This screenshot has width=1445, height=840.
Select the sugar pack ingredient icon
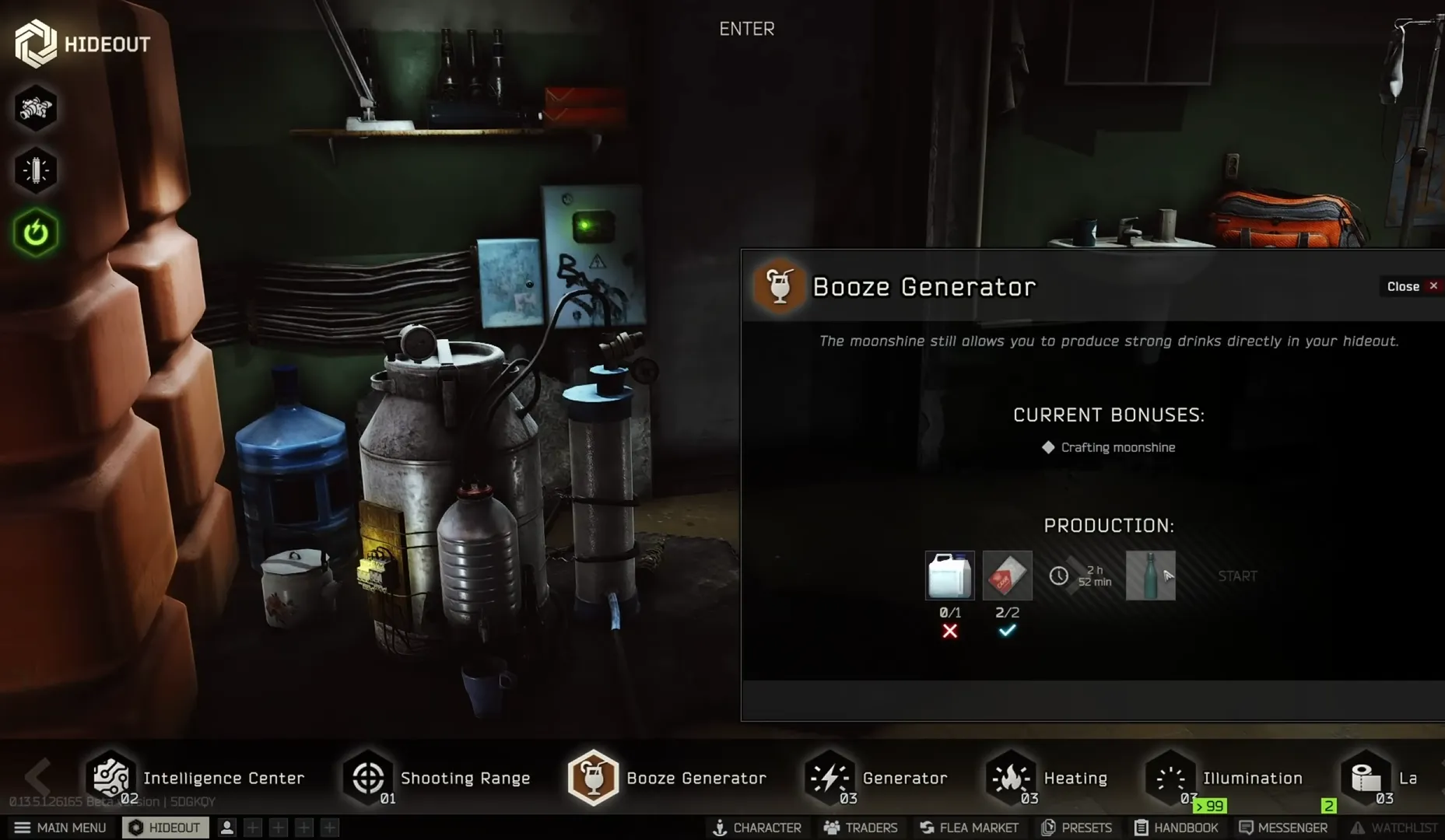[1007, 576]
